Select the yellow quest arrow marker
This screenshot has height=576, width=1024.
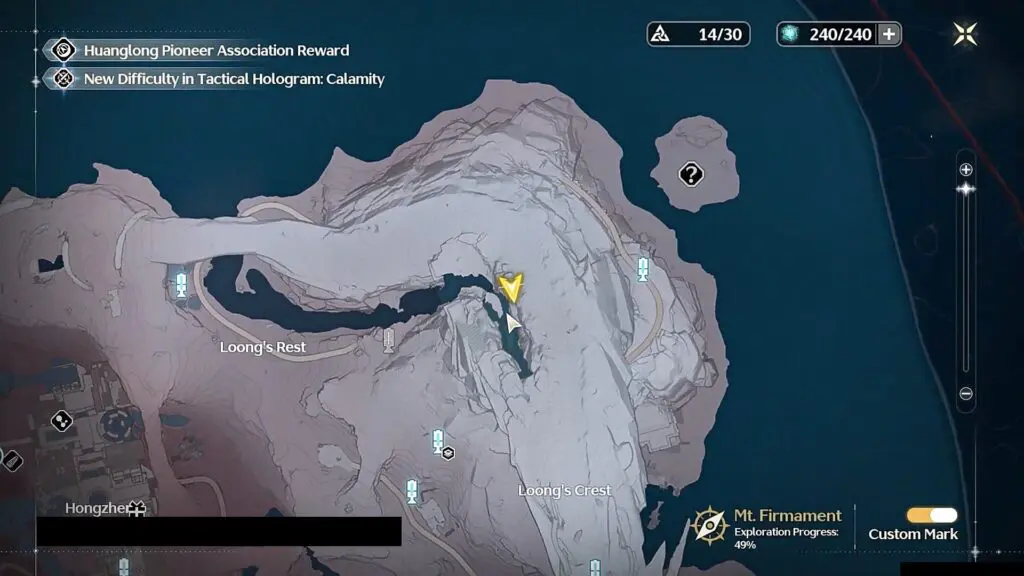pyautogui.click(x=512, y=289)
